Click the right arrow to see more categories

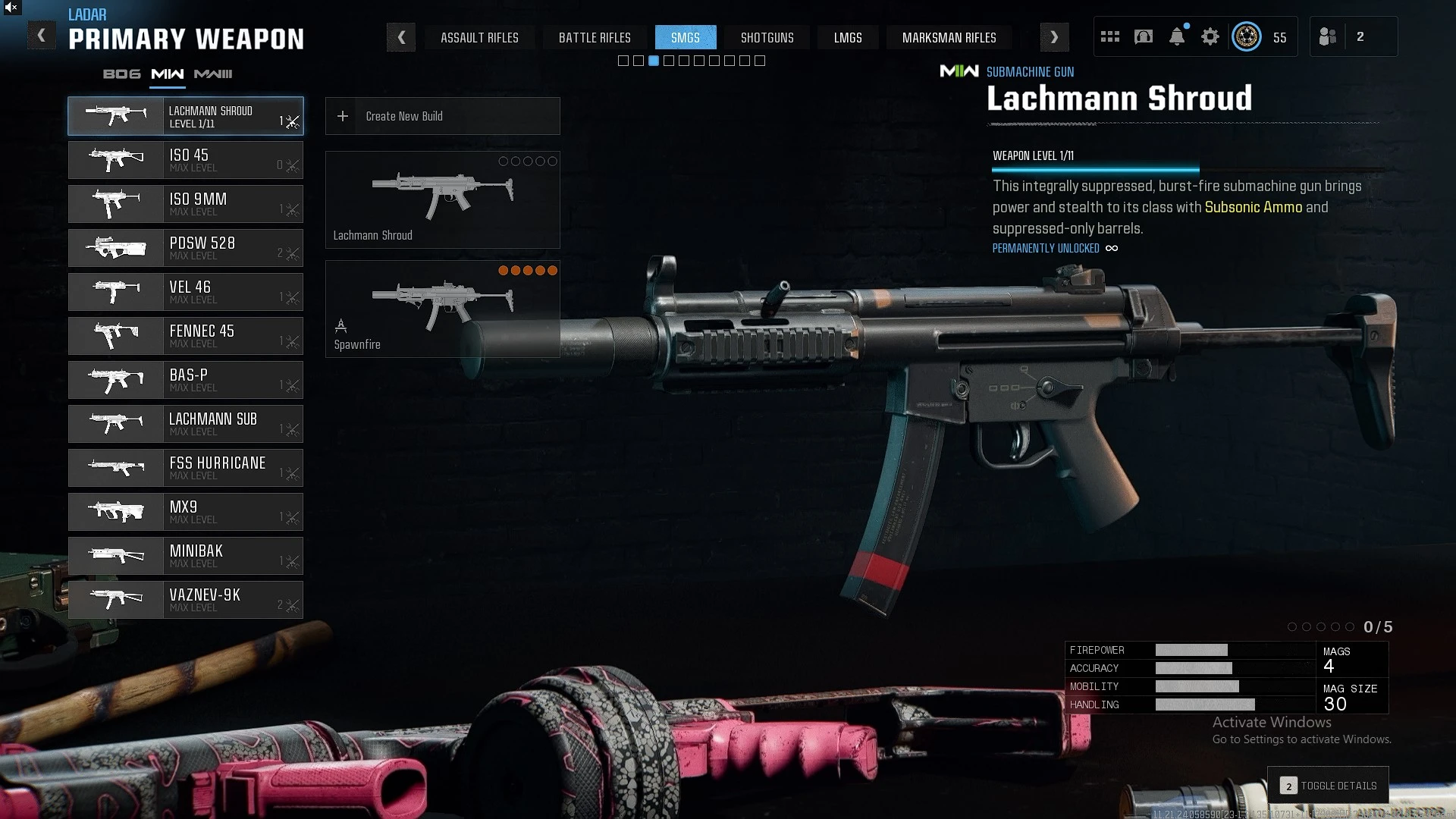click(x=1054, y=37)
